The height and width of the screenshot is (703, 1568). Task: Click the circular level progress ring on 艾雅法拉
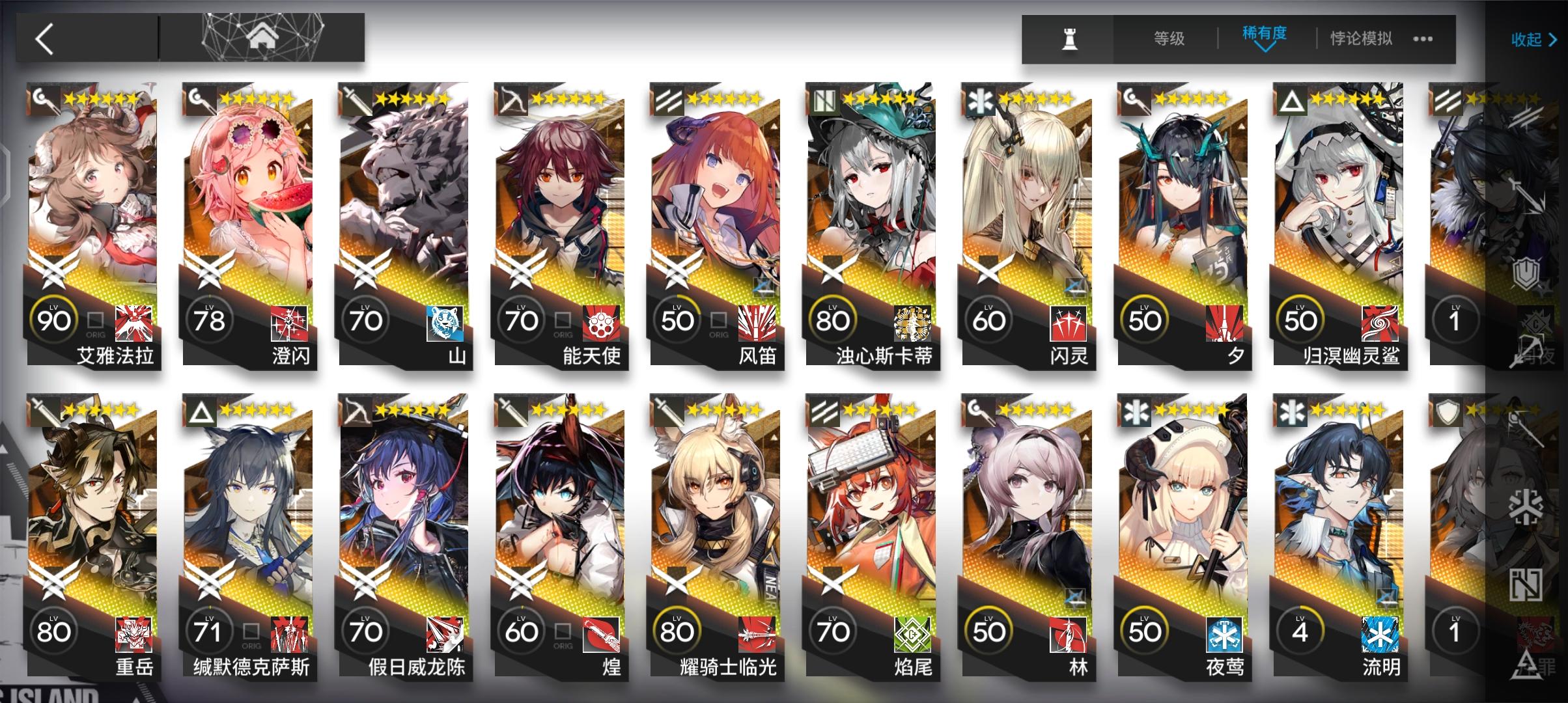pyautogui.click(x=54, y=320)
